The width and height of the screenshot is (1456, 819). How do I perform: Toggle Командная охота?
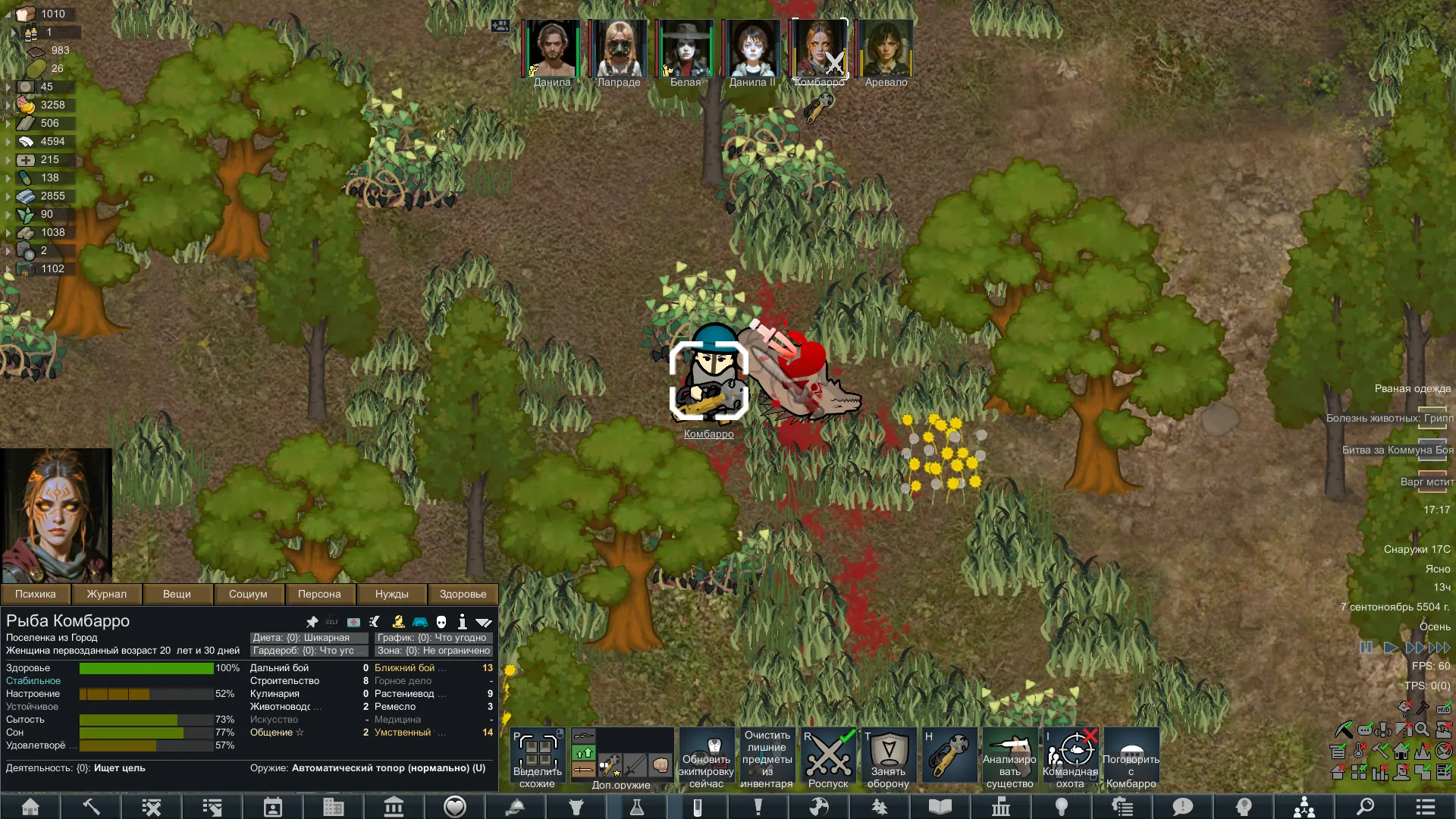pos(1070,758)
